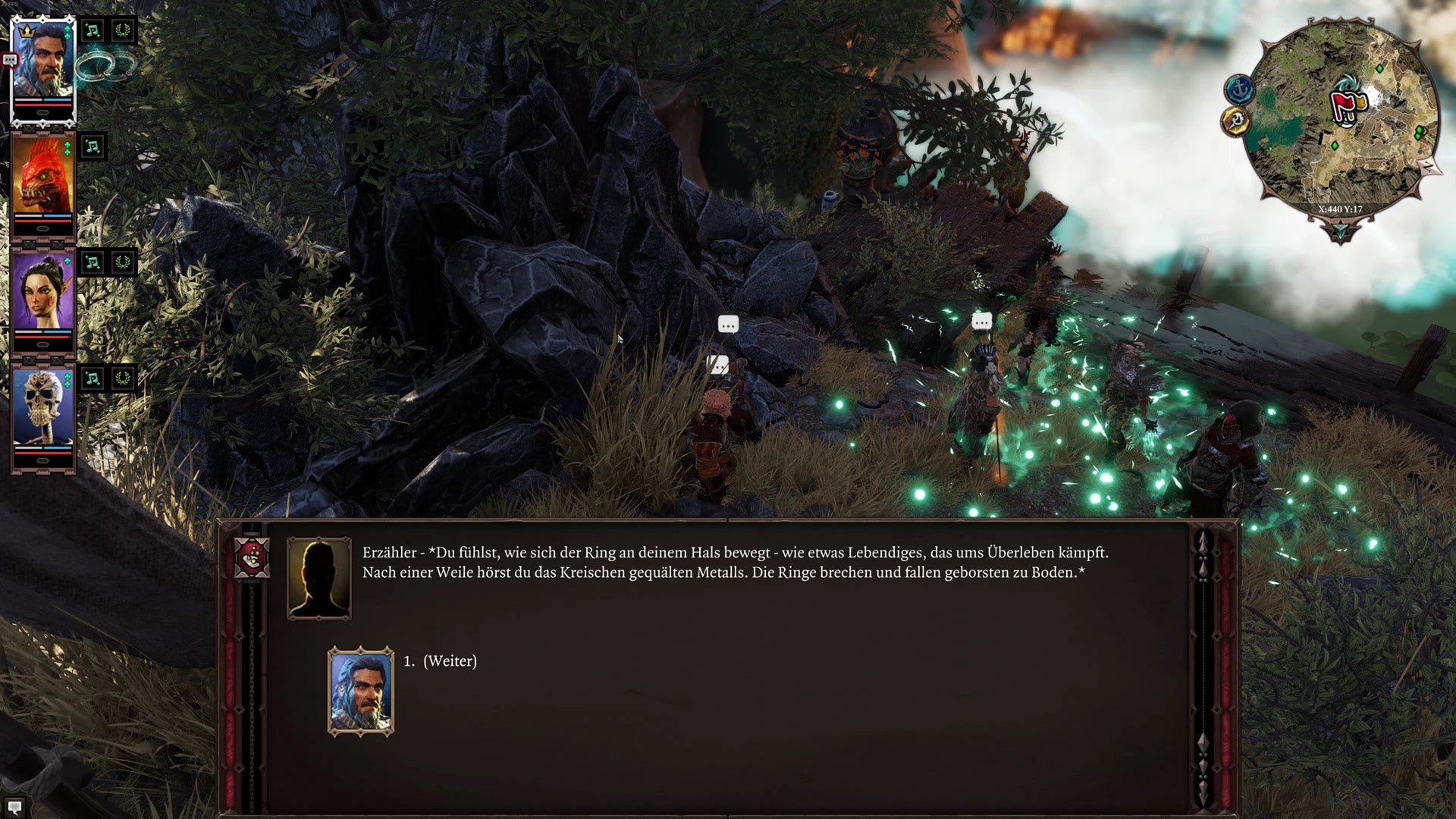Click the laurel wreath icon beside the elf portrait
This screenshot has width=1456, height=819.
(x=123, y=261)
